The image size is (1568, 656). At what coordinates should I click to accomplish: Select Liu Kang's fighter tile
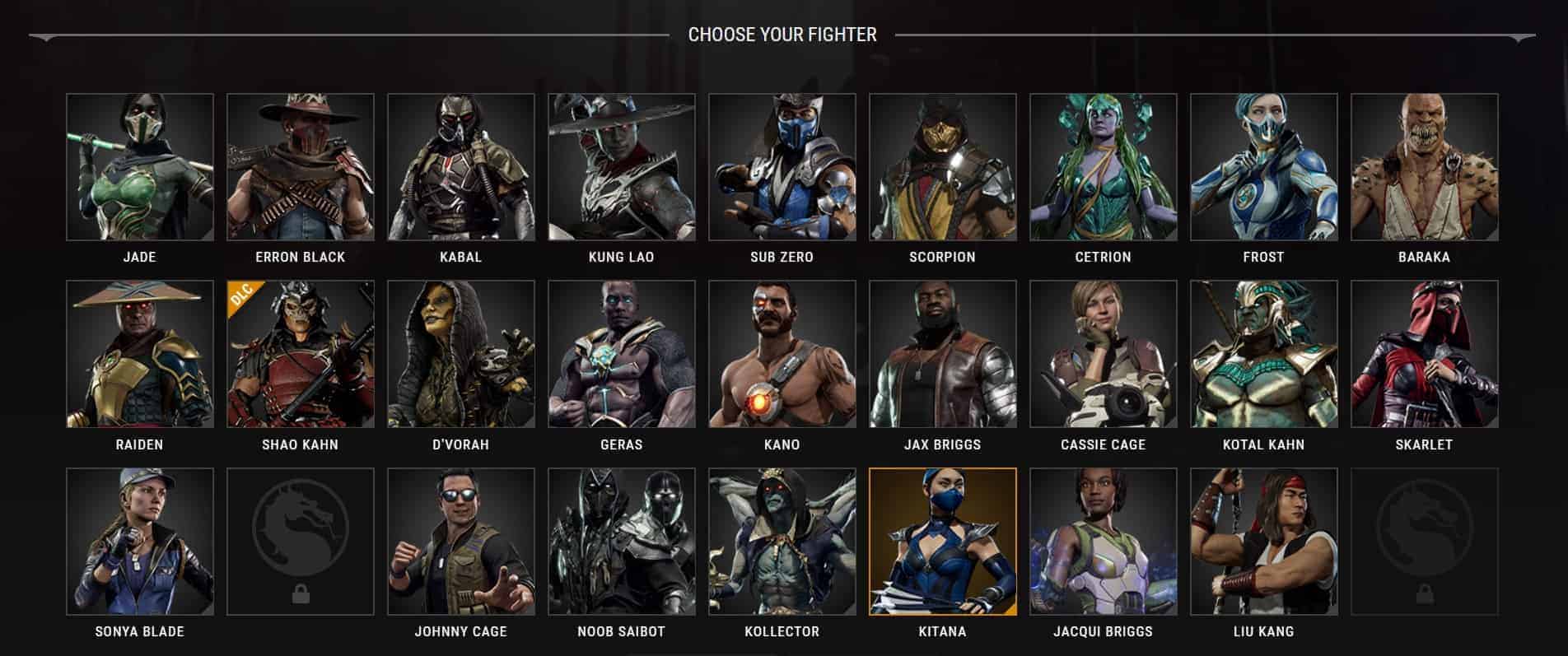[x=1264, y=542]
